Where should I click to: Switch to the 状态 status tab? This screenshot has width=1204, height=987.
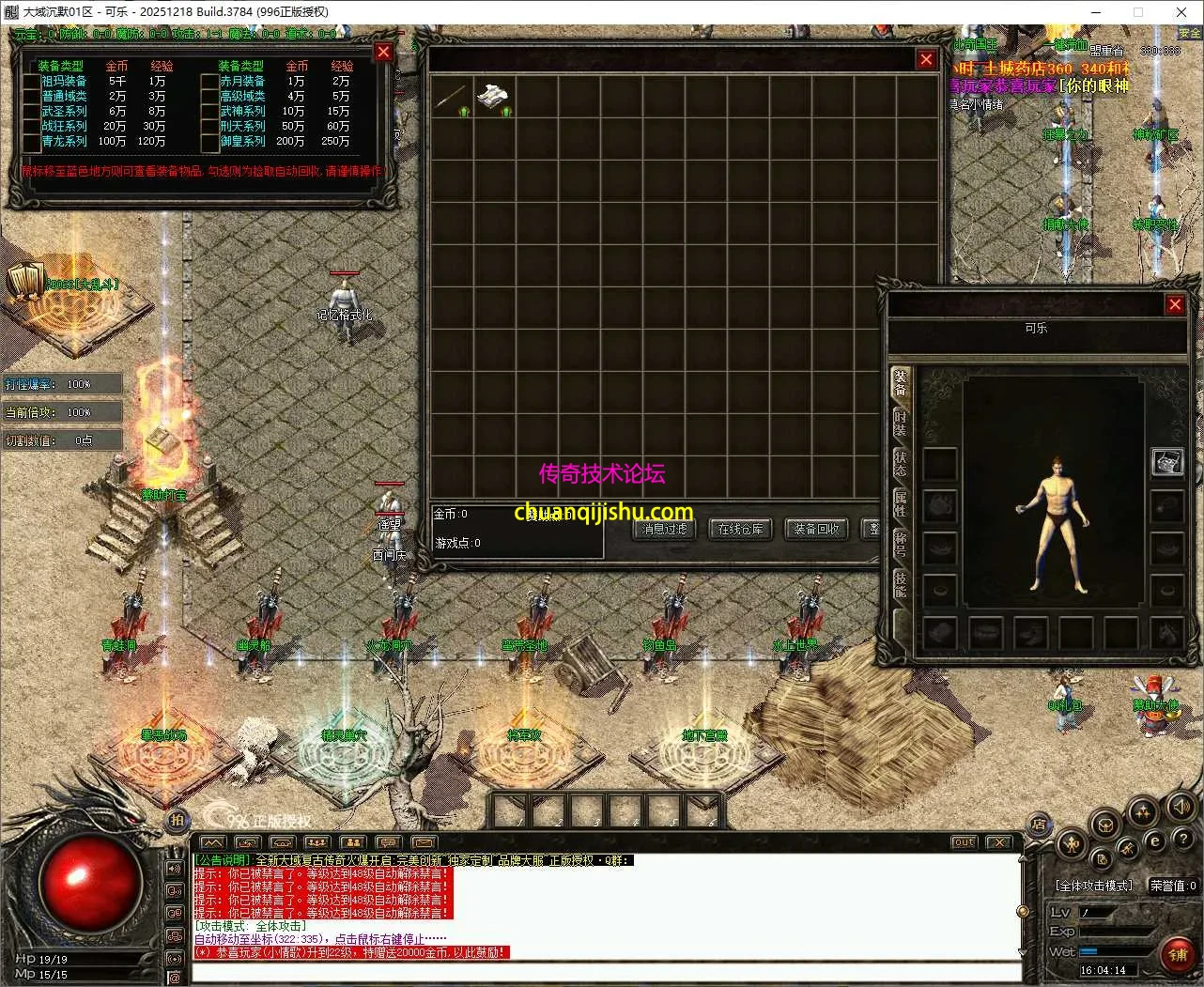pos(901,463)
